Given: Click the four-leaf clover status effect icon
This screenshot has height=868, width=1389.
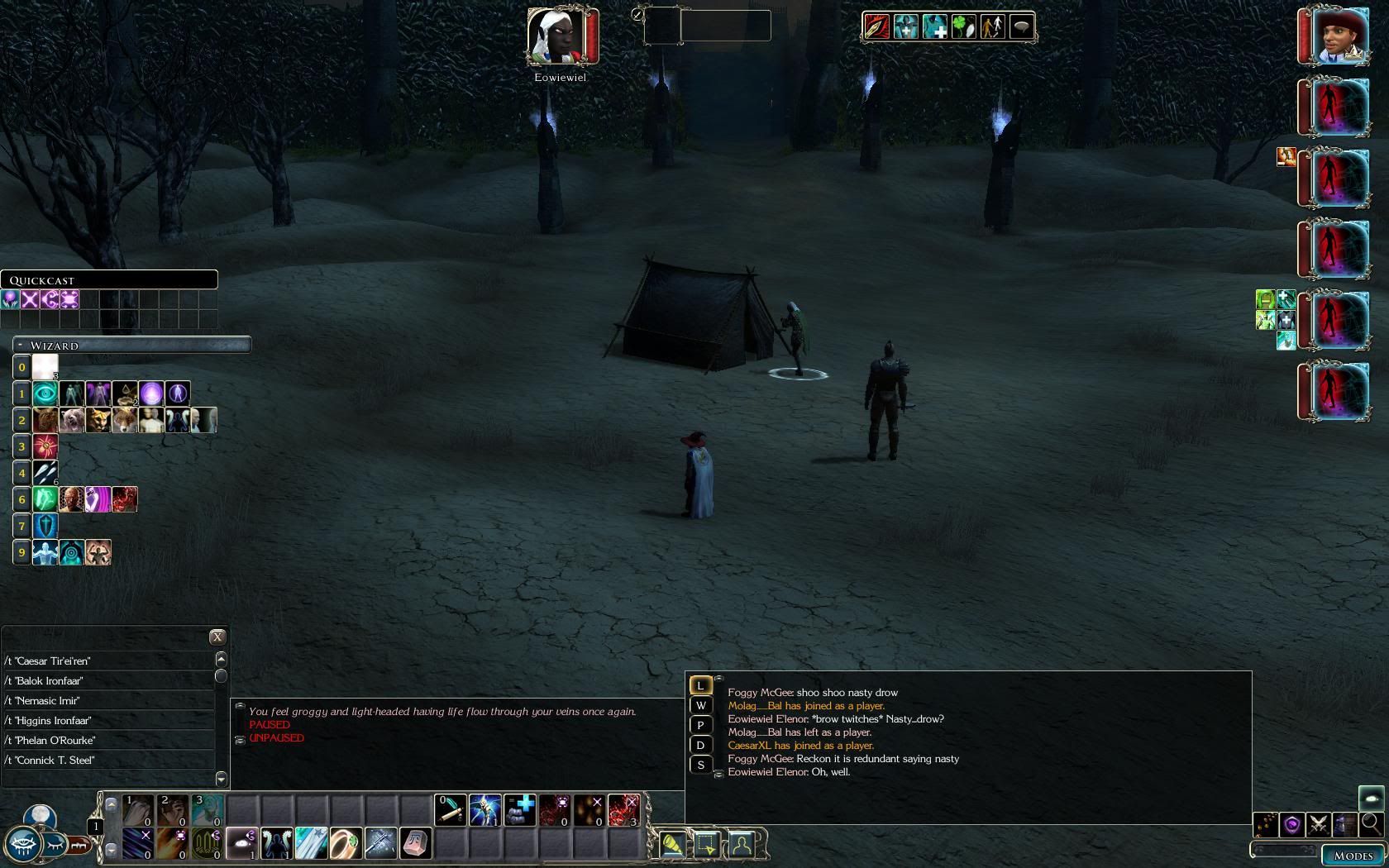Looking at the screenshot, I should click(x=964, y=27).
